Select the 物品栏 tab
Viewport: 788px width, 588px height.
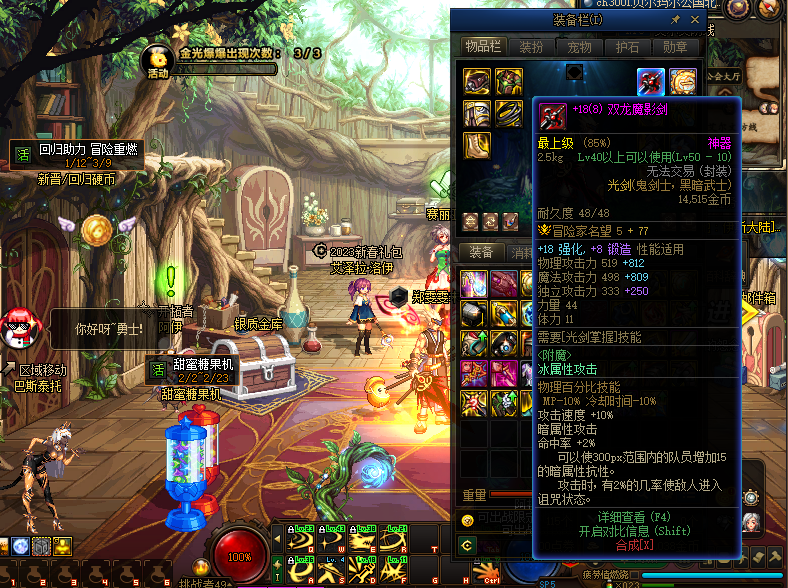tap(484, 47)
